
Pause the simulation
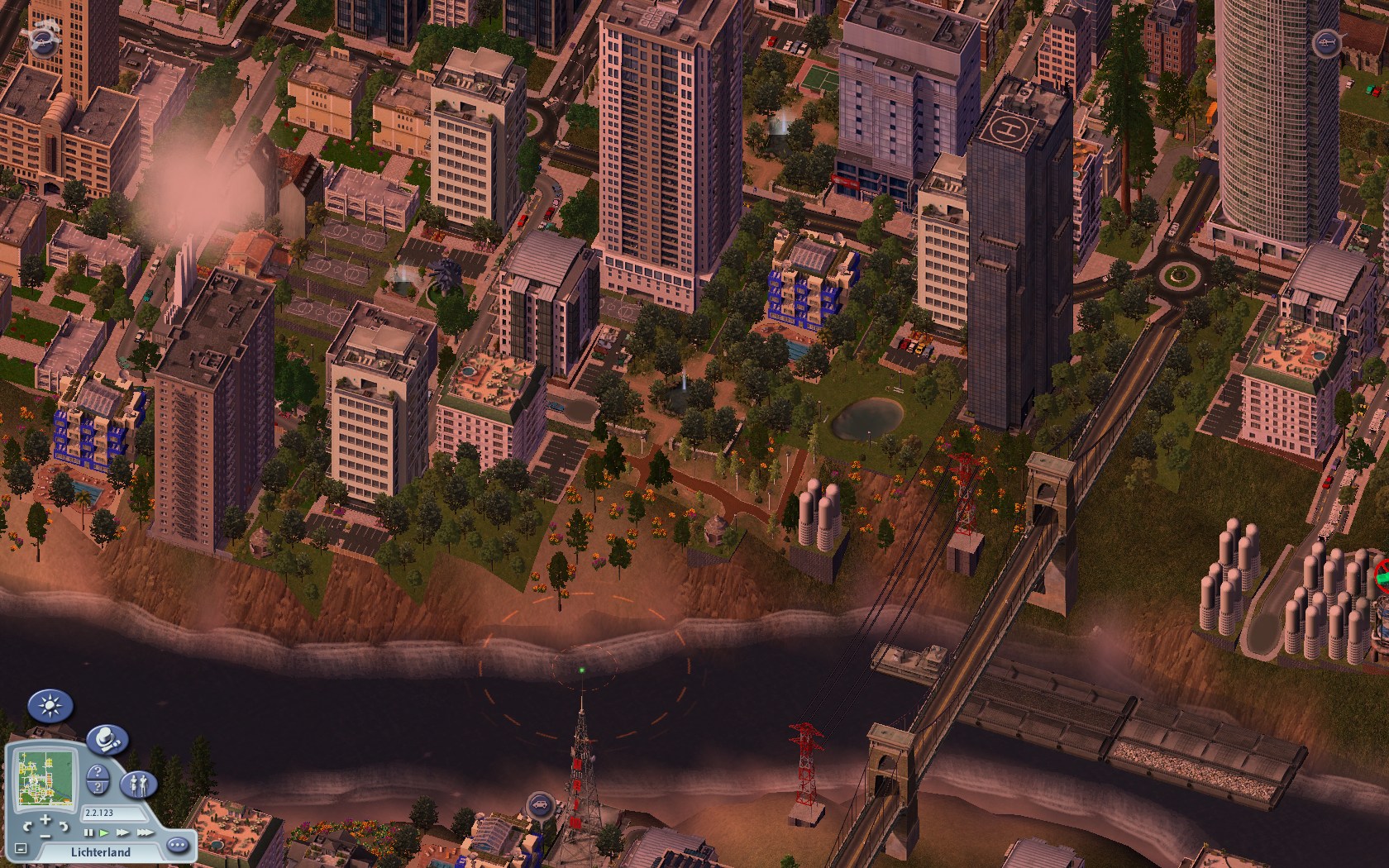pos(88,832)
